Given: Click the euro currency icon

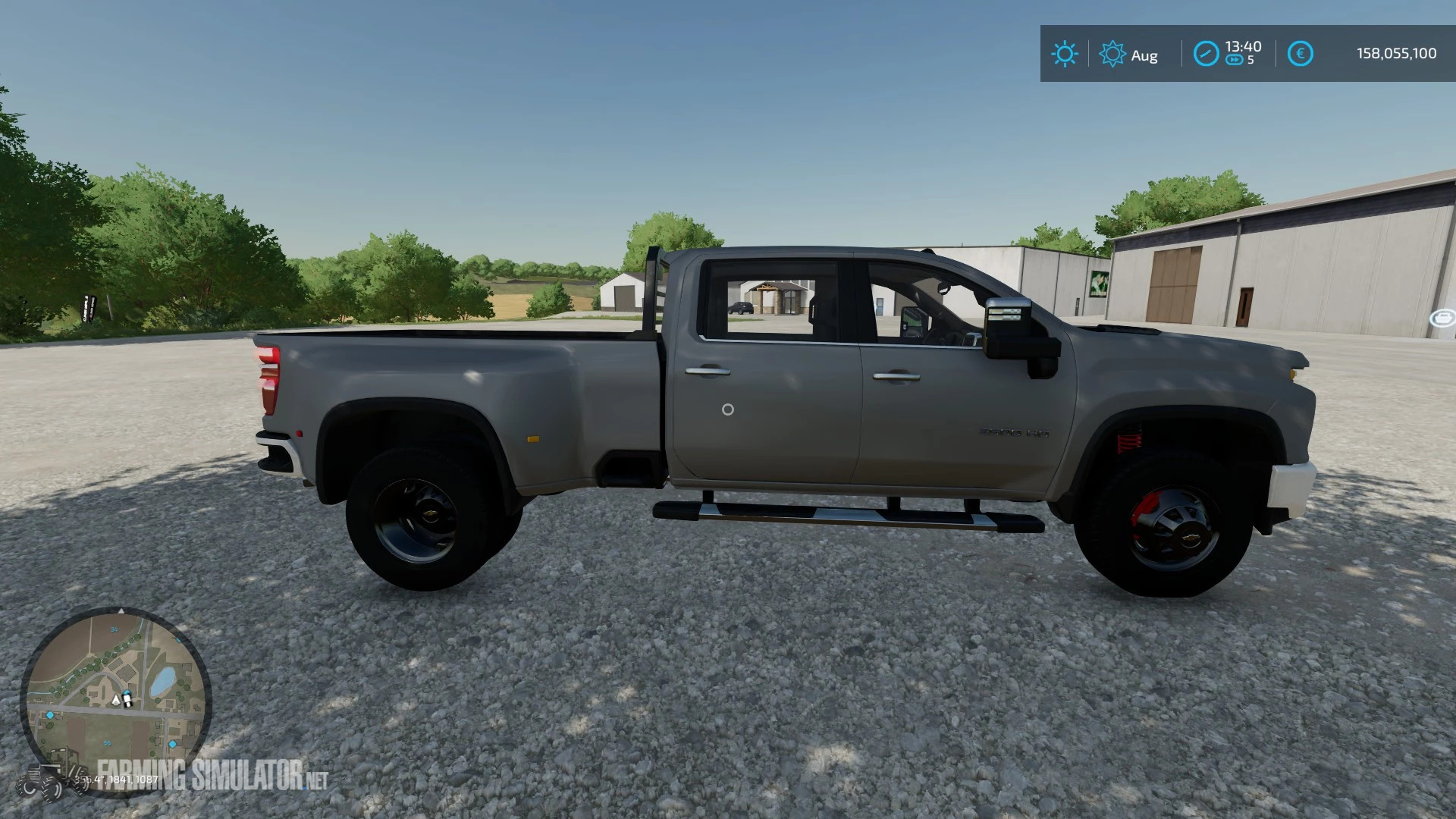Looking at the screenshot, I should (1301, 53).
